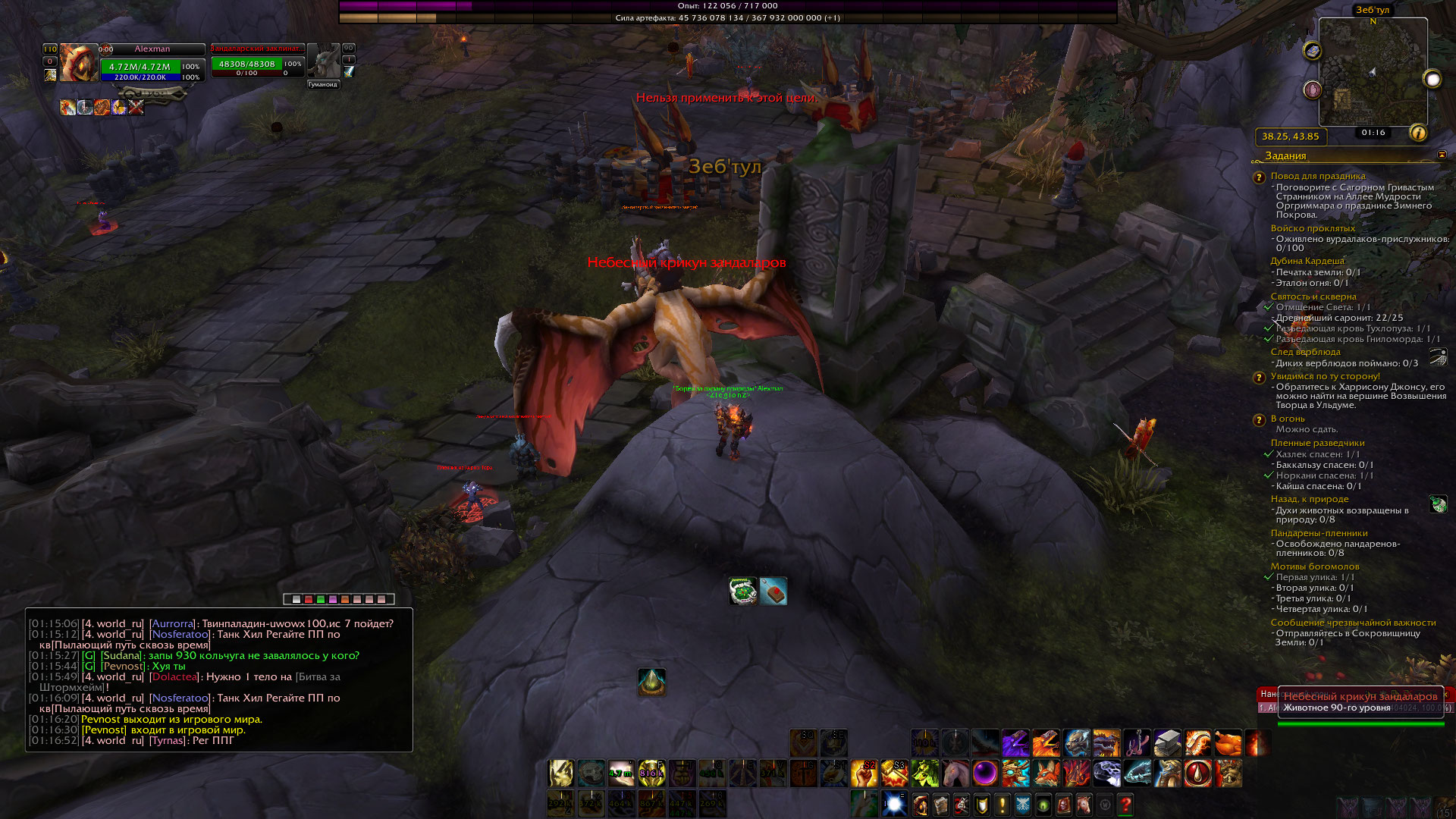Activate the golden fist S2 ability
1456x819 pixels.
click(864, 773)
